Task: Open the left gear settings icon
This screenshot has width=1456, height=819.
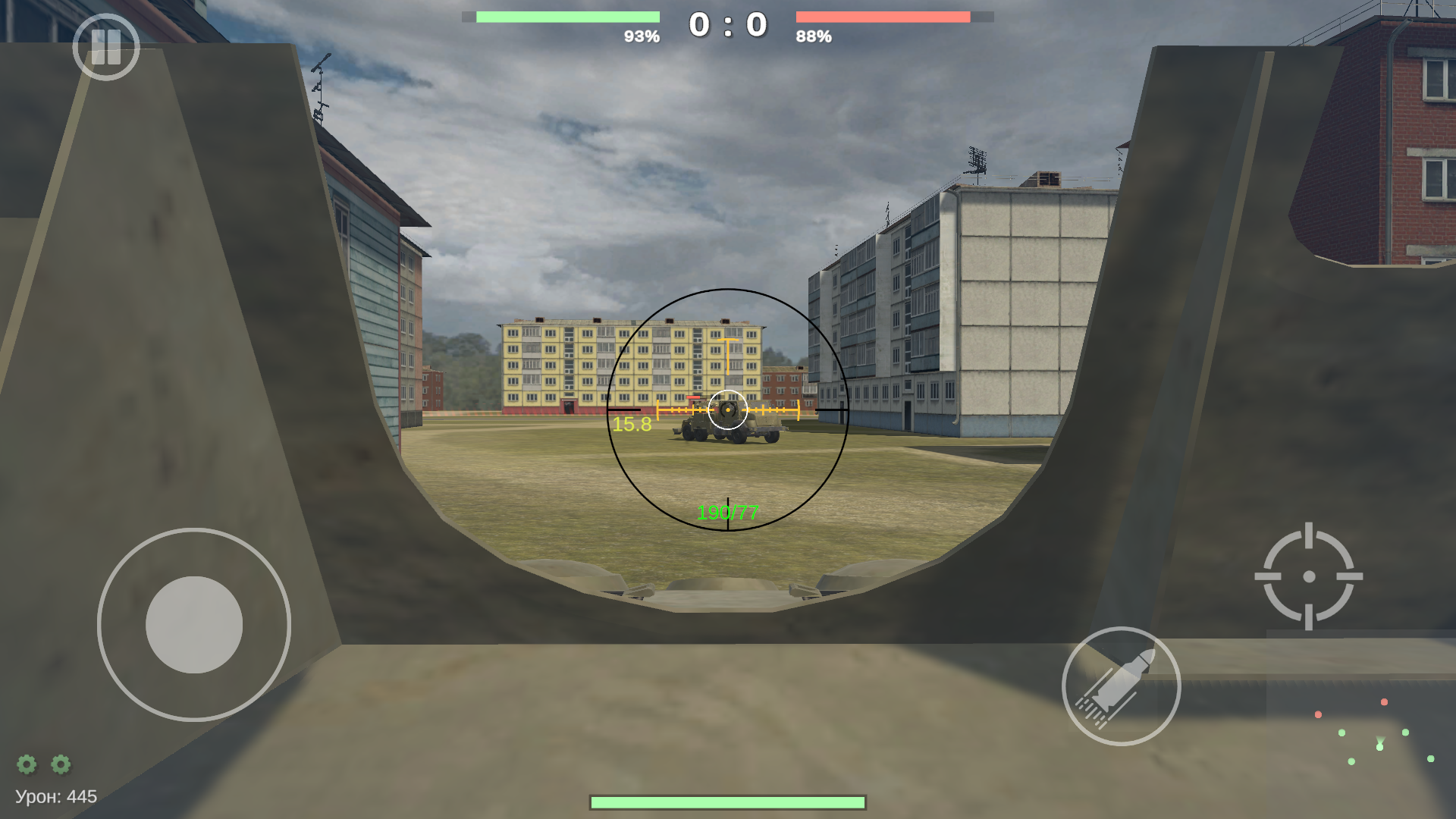Action: 27,764
